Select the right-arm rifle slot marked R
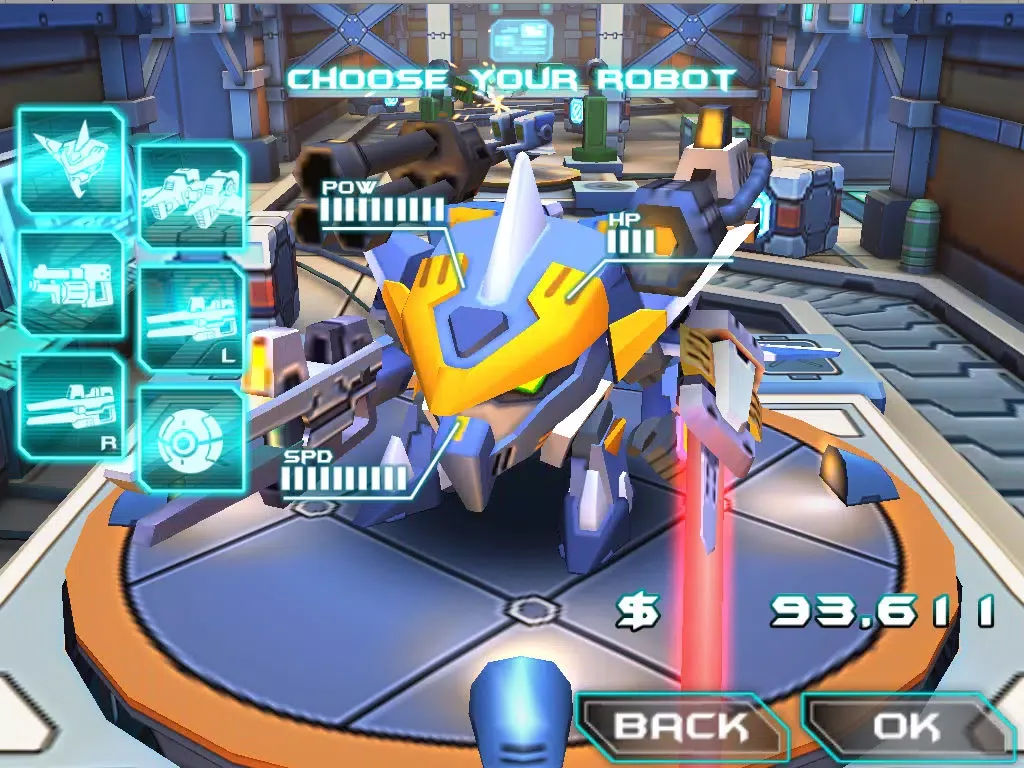The image size is (1024, 768). [x=70, y=406]
